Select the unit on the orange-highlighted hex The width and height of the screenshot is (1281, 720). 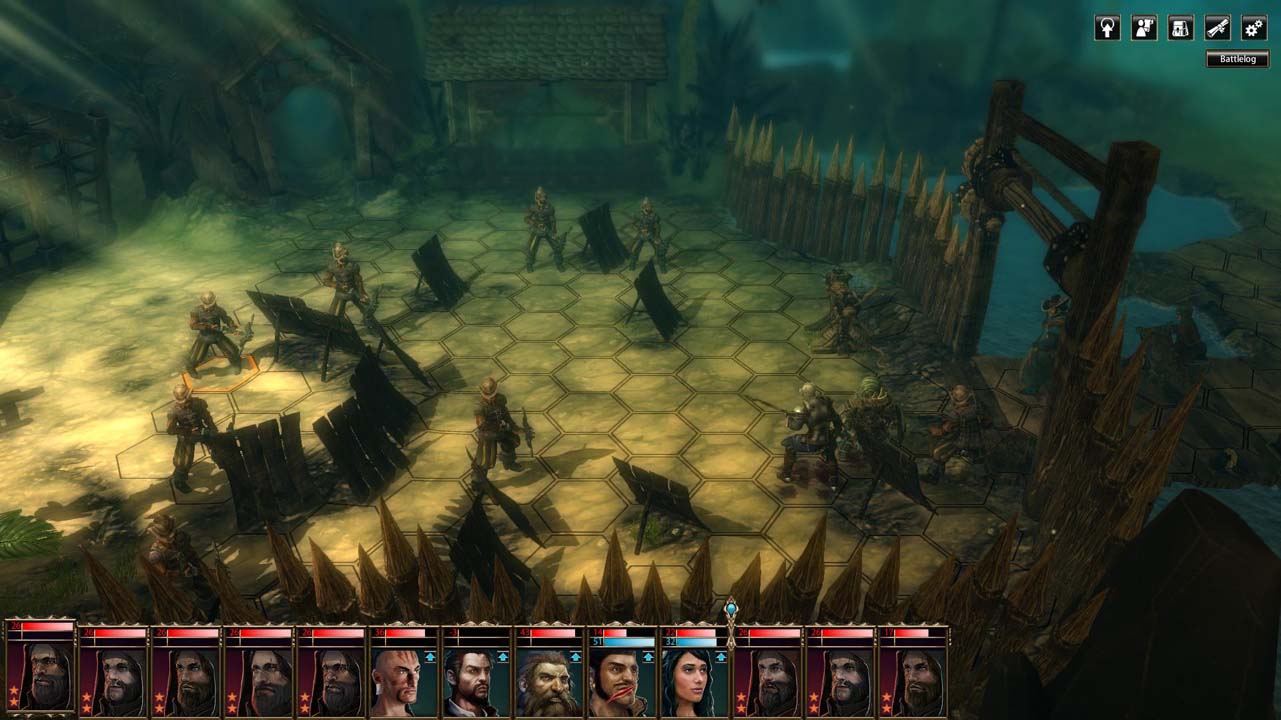[x=211, y=335]
